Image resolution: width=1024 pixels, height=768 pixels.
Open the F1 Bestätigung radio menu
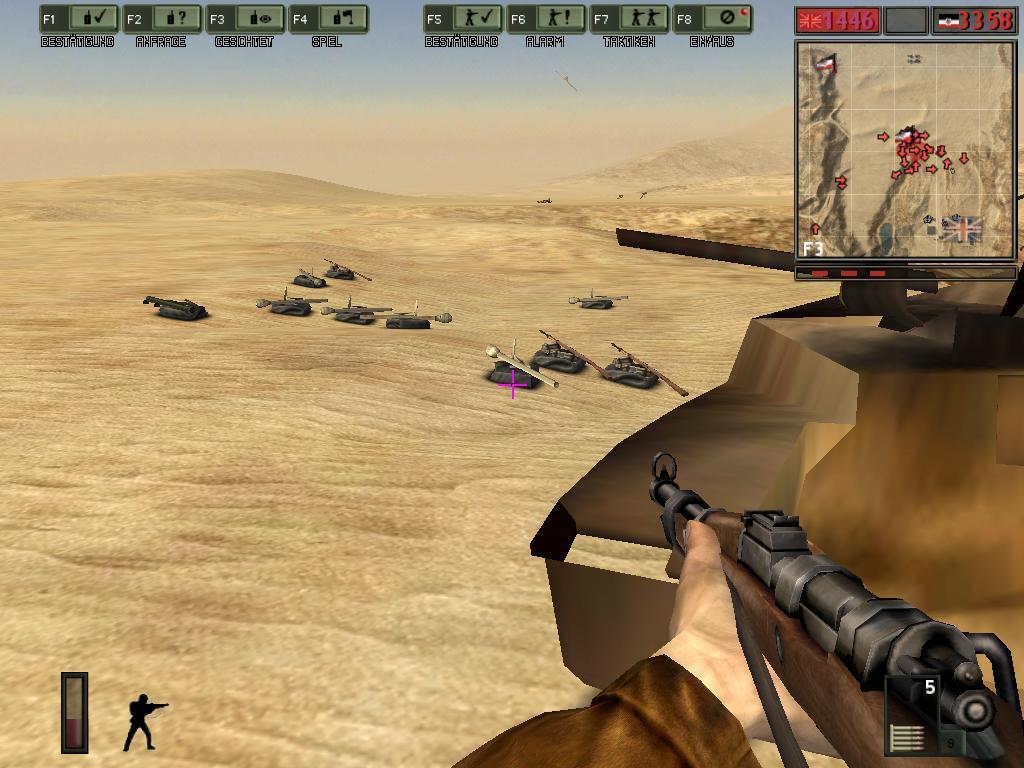point(78,19)
